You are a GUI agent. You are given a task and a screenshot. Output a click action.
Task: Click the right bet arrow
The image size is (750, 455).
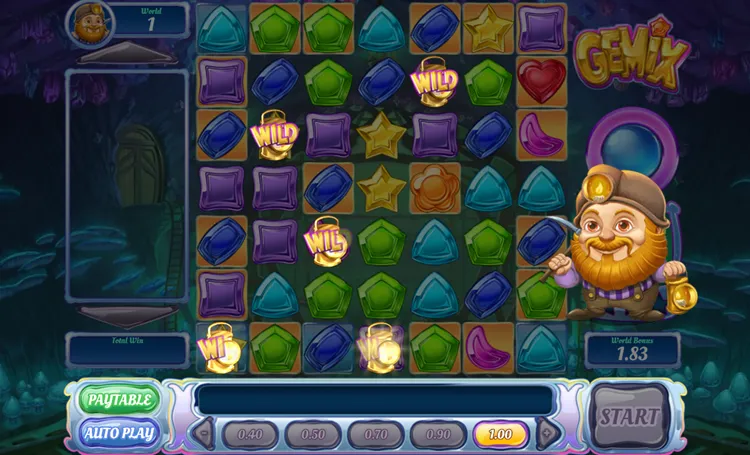pyautogui.click(x=547, y=434)
